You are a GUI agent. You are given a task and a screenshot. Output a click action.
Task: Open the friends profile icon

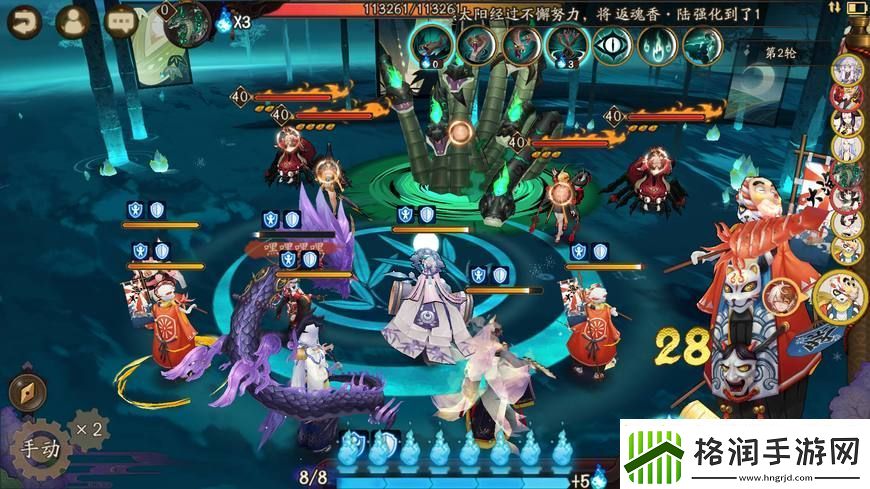tap(72, 20)
